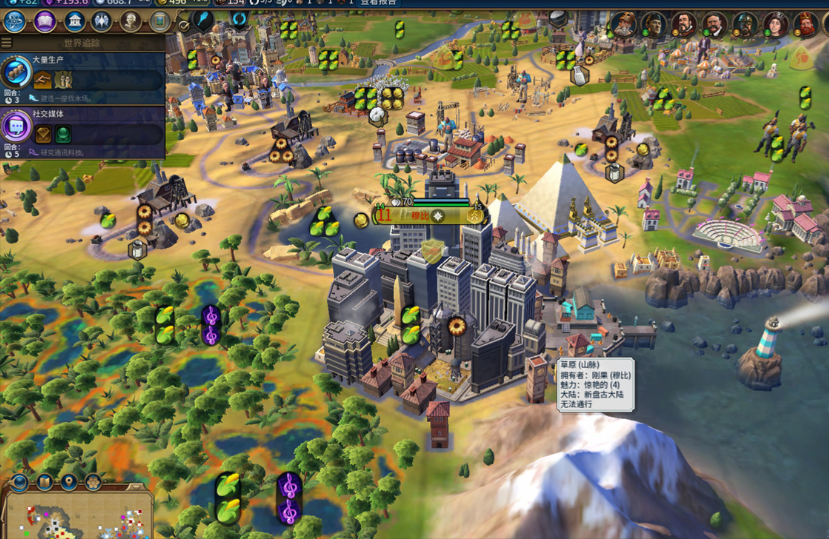Open the government screen (building icon)
The image size is (829, 539).
point(74,21)
